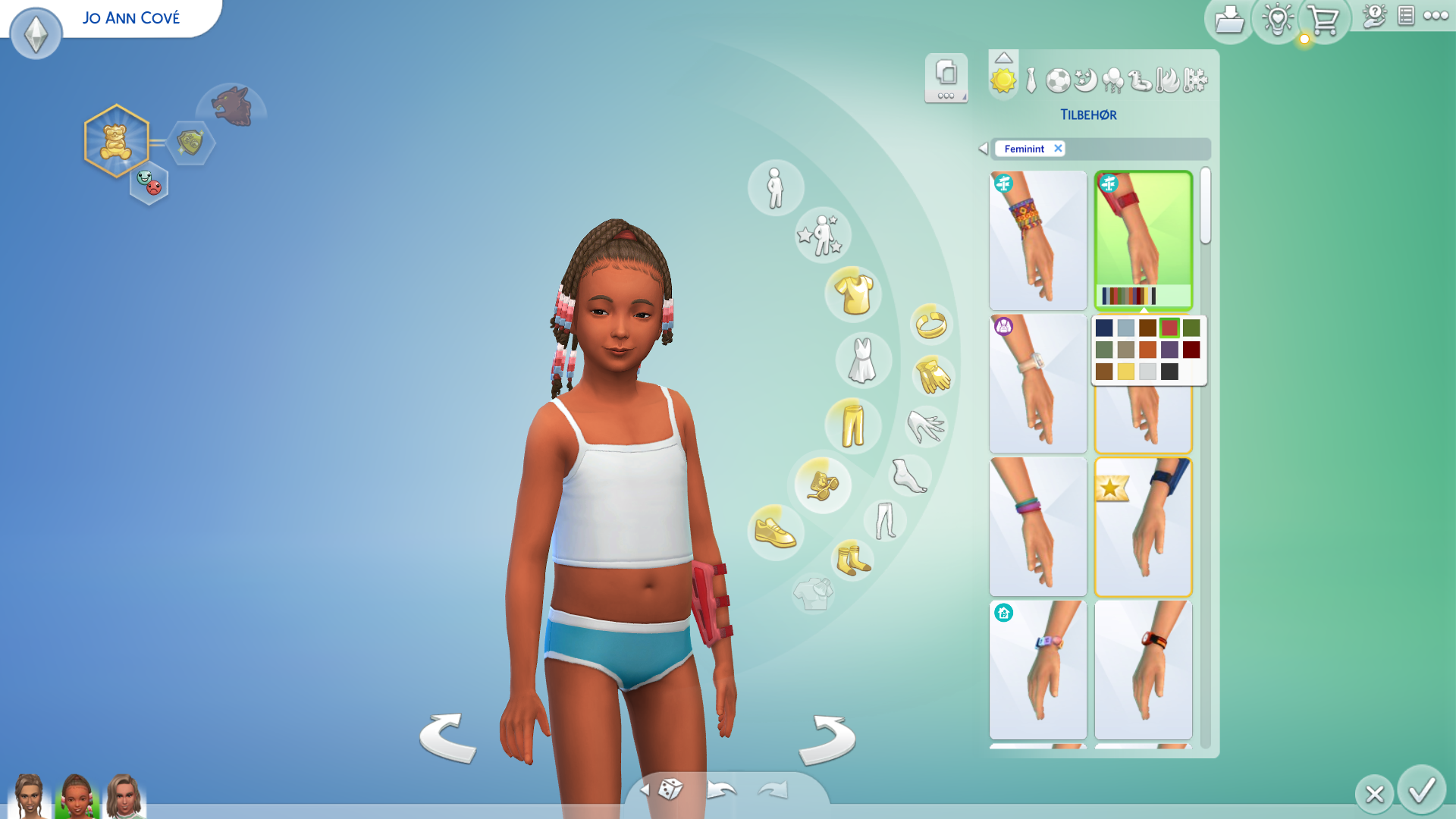Open the full body dress category
Viewport: 1456px width, 819px height.
[863, 359]
